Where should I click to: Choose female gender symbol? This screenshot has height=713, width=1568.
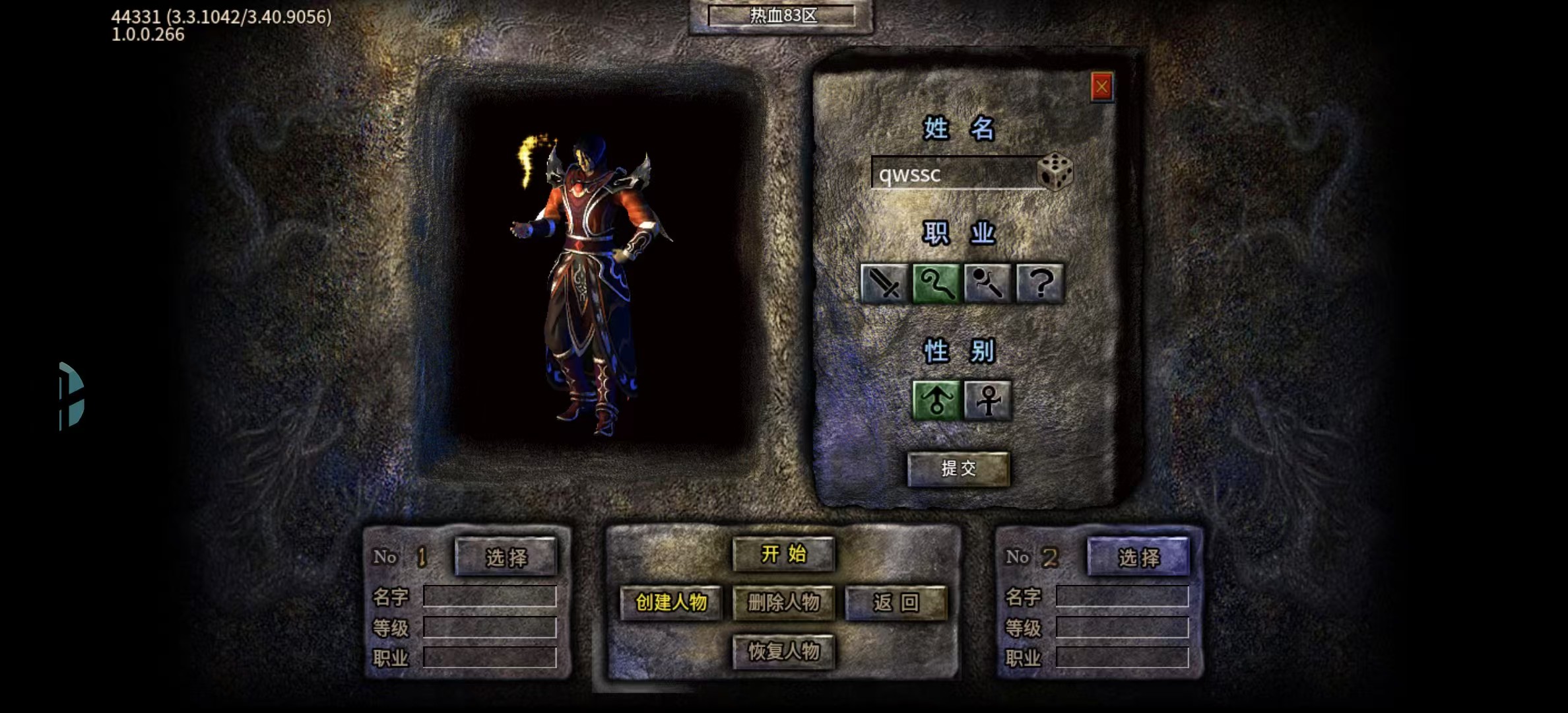pos(987,400)
